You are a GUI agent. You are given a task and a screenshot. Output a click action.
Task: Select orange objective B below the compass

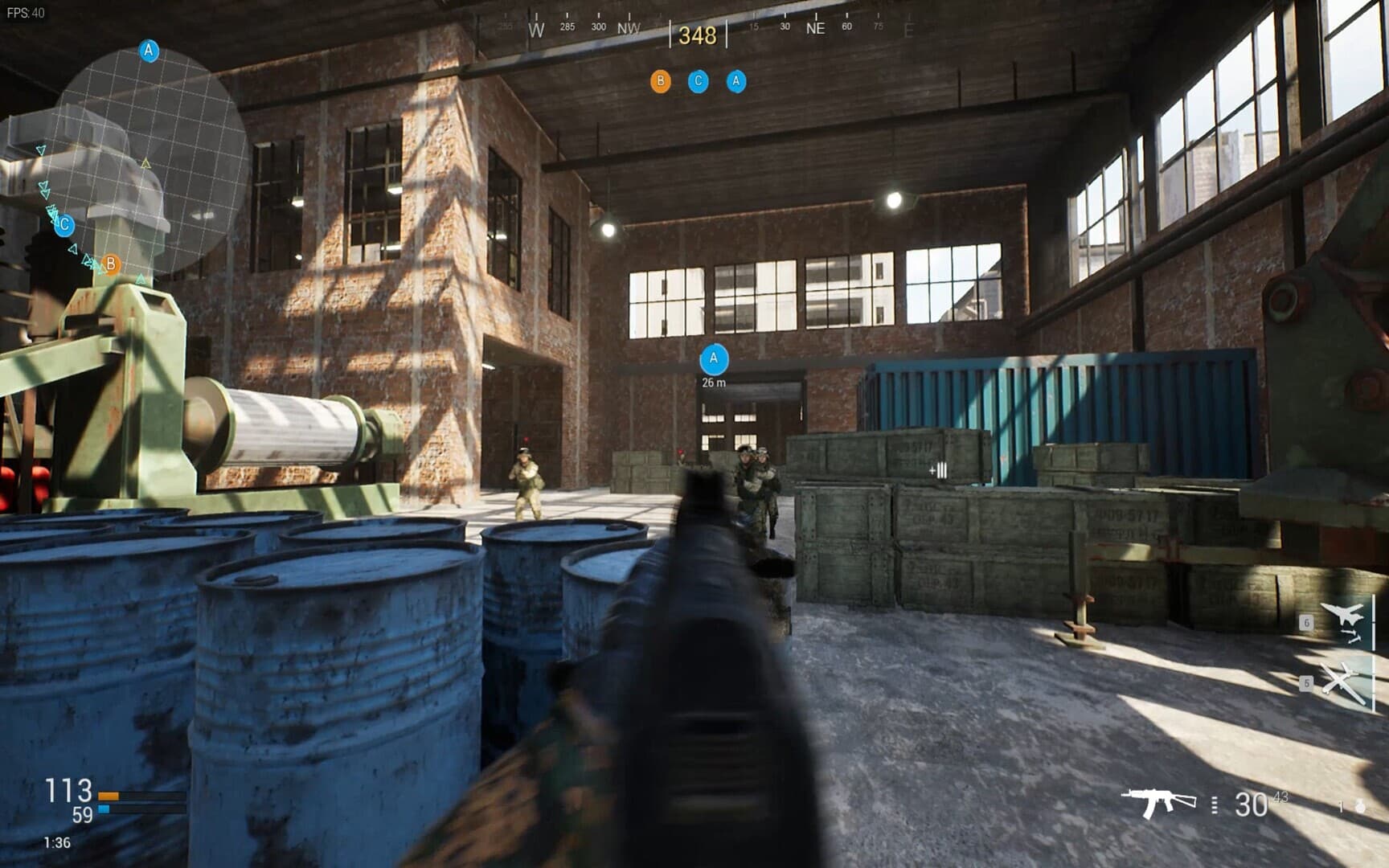click(660, 81)
